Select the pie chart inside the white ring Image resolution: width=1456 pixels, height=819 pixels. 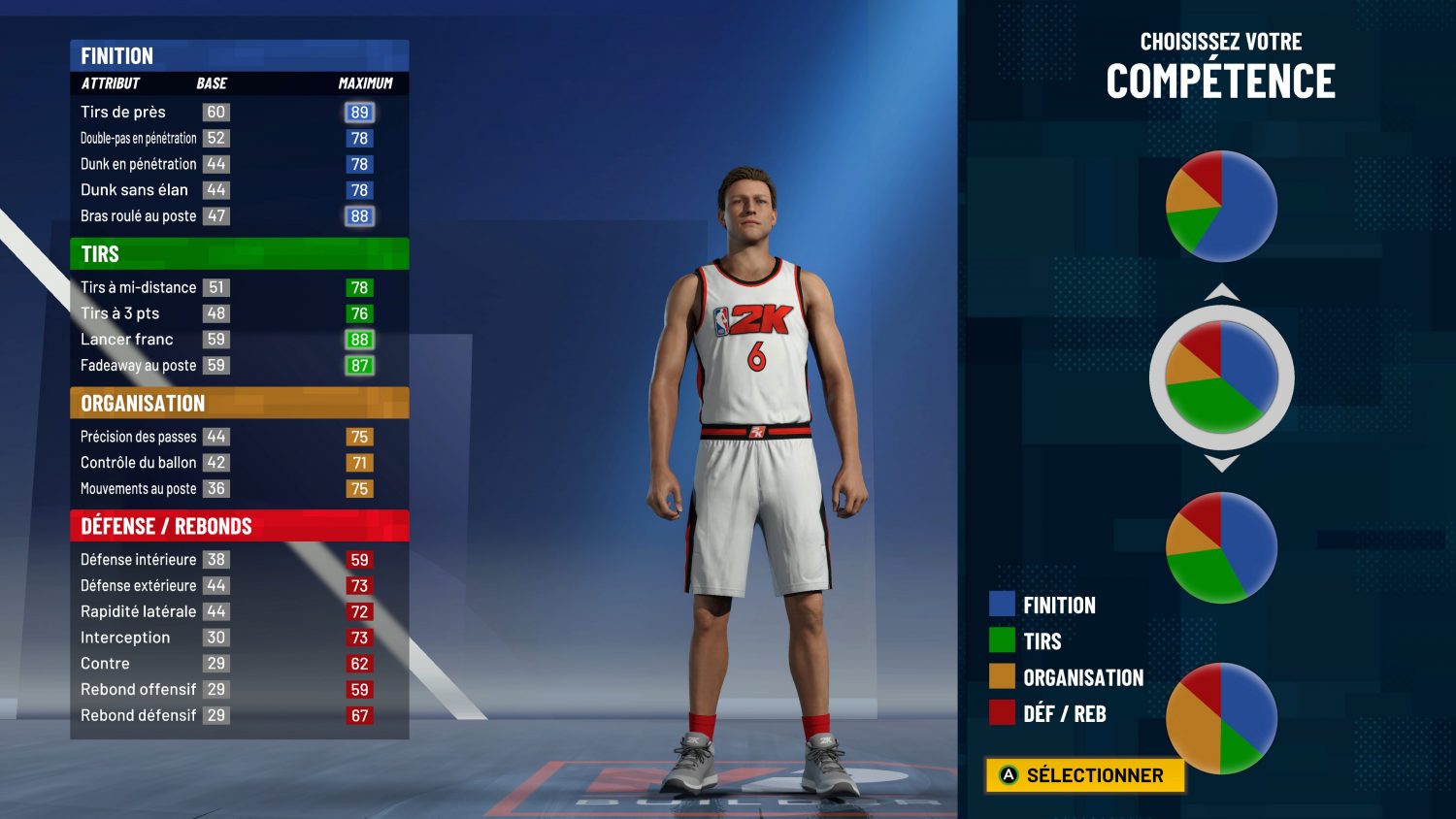(1221, 377)
